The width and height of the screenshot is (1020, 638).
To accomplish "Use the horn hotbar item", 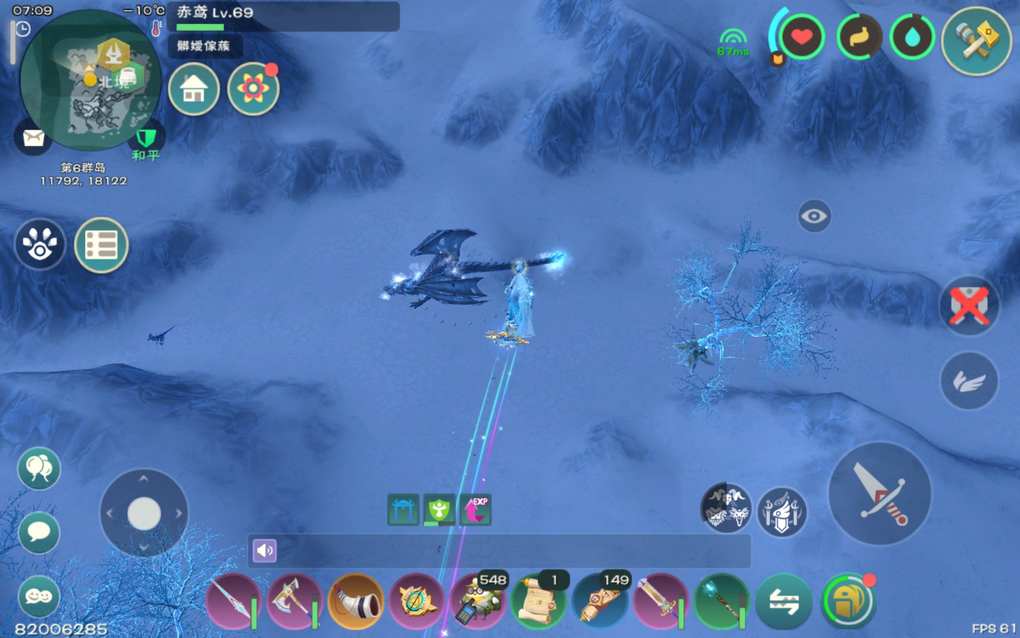I will pyautogui.click(x=356, y=602).
